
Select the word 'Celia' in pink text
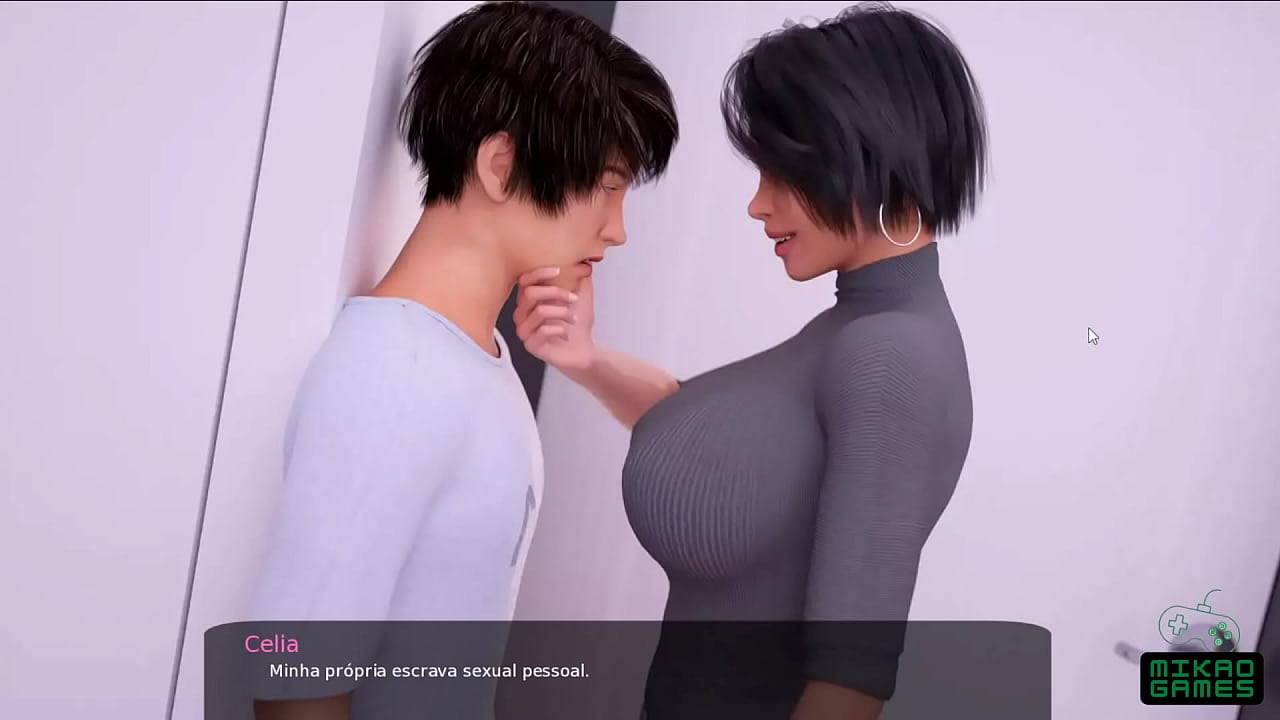click(x=272, y=644)
